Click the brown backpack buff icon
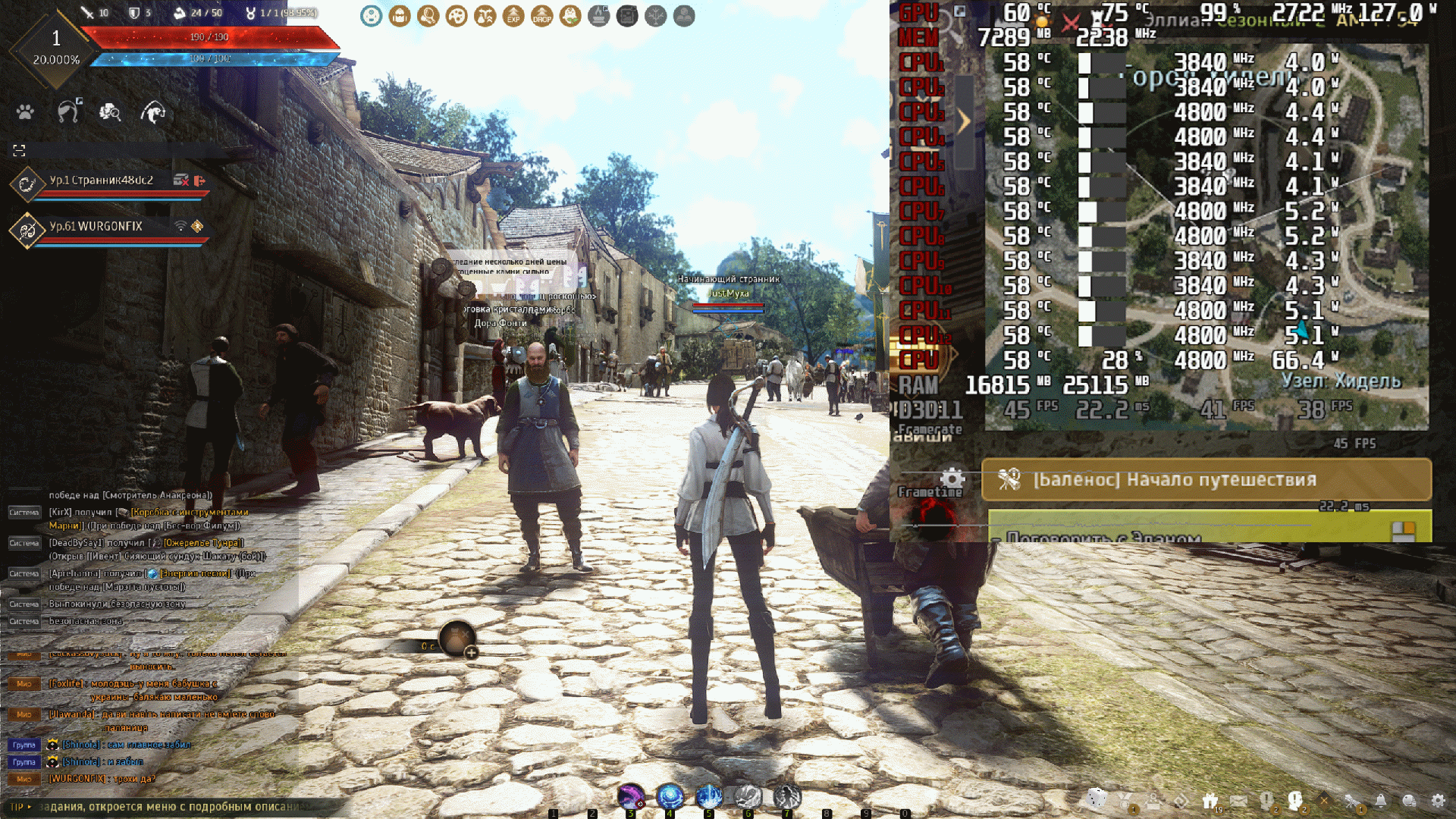The height and width of the screenshot is (819, 1456). pyautogui.click(x=400, y=16)
